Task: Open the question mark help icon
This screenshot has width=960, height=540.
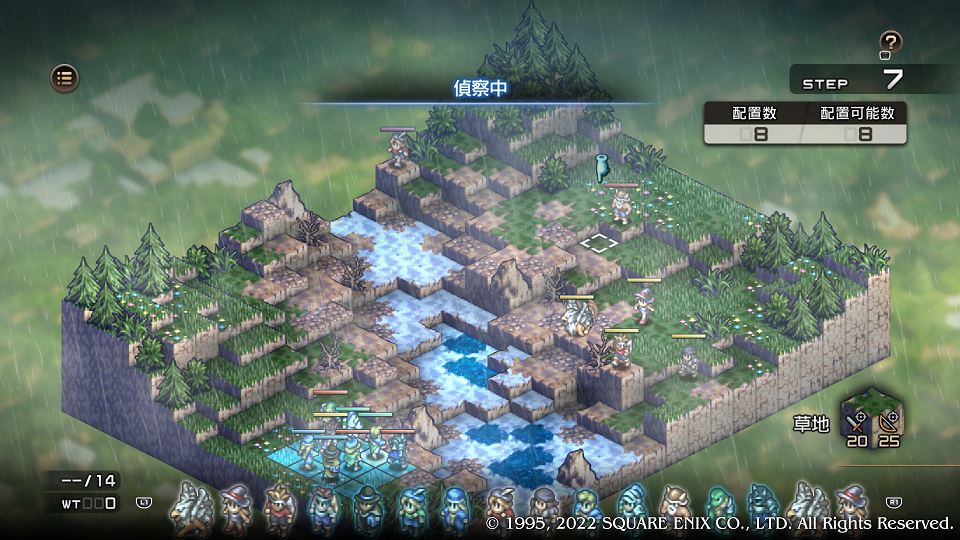Action: click(890, 43)
